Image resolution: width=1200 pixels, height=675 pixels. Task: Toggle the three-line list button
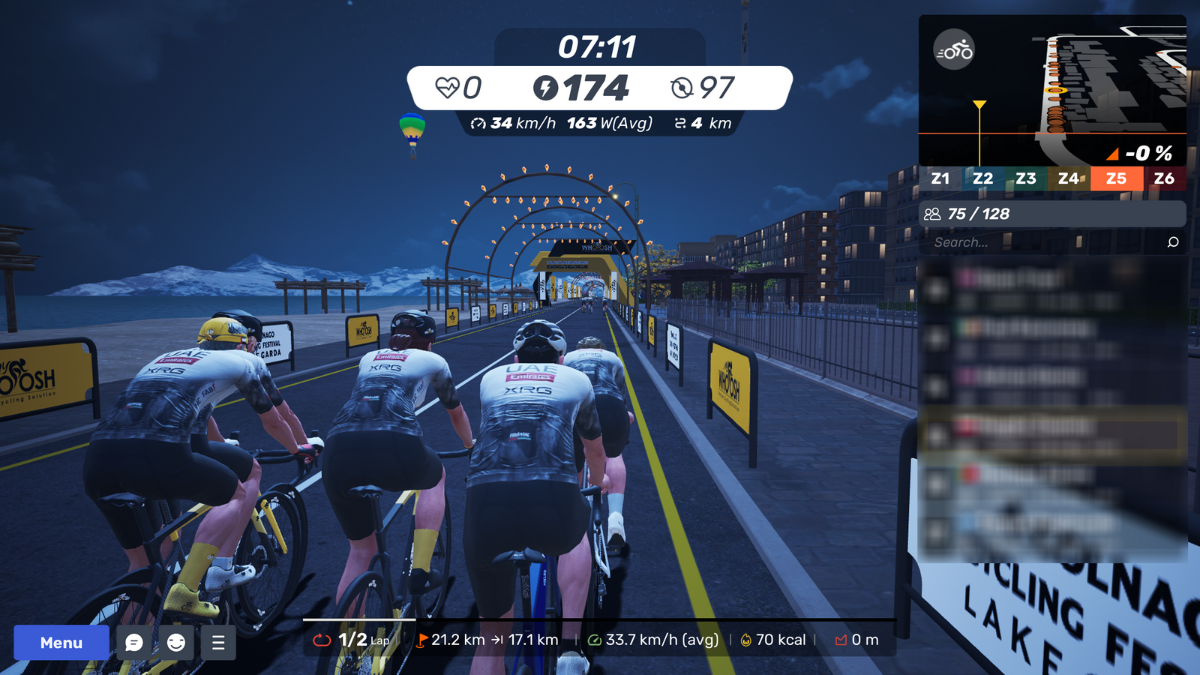coord(218,643)
